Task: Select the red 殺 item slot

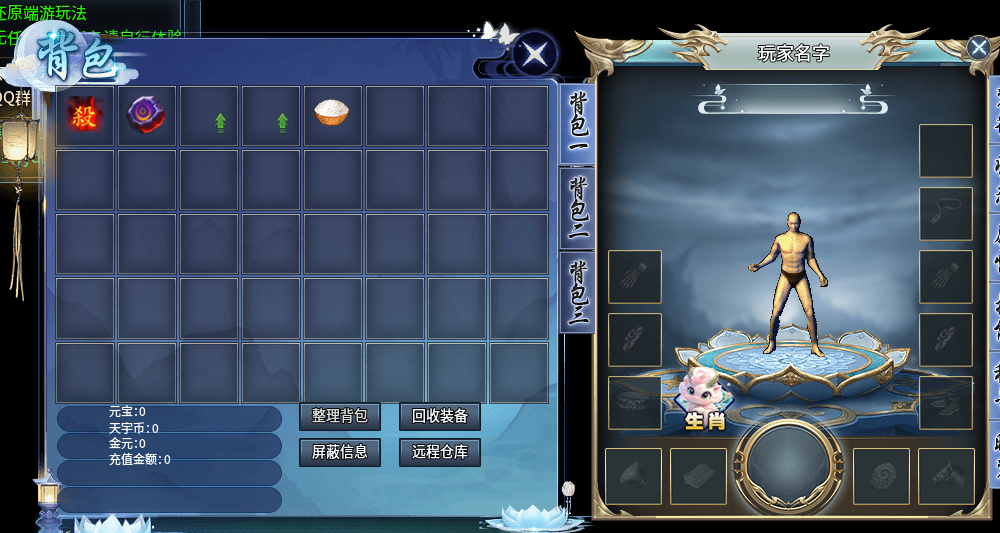Action: pyautogui.click(x=84, y=116)
